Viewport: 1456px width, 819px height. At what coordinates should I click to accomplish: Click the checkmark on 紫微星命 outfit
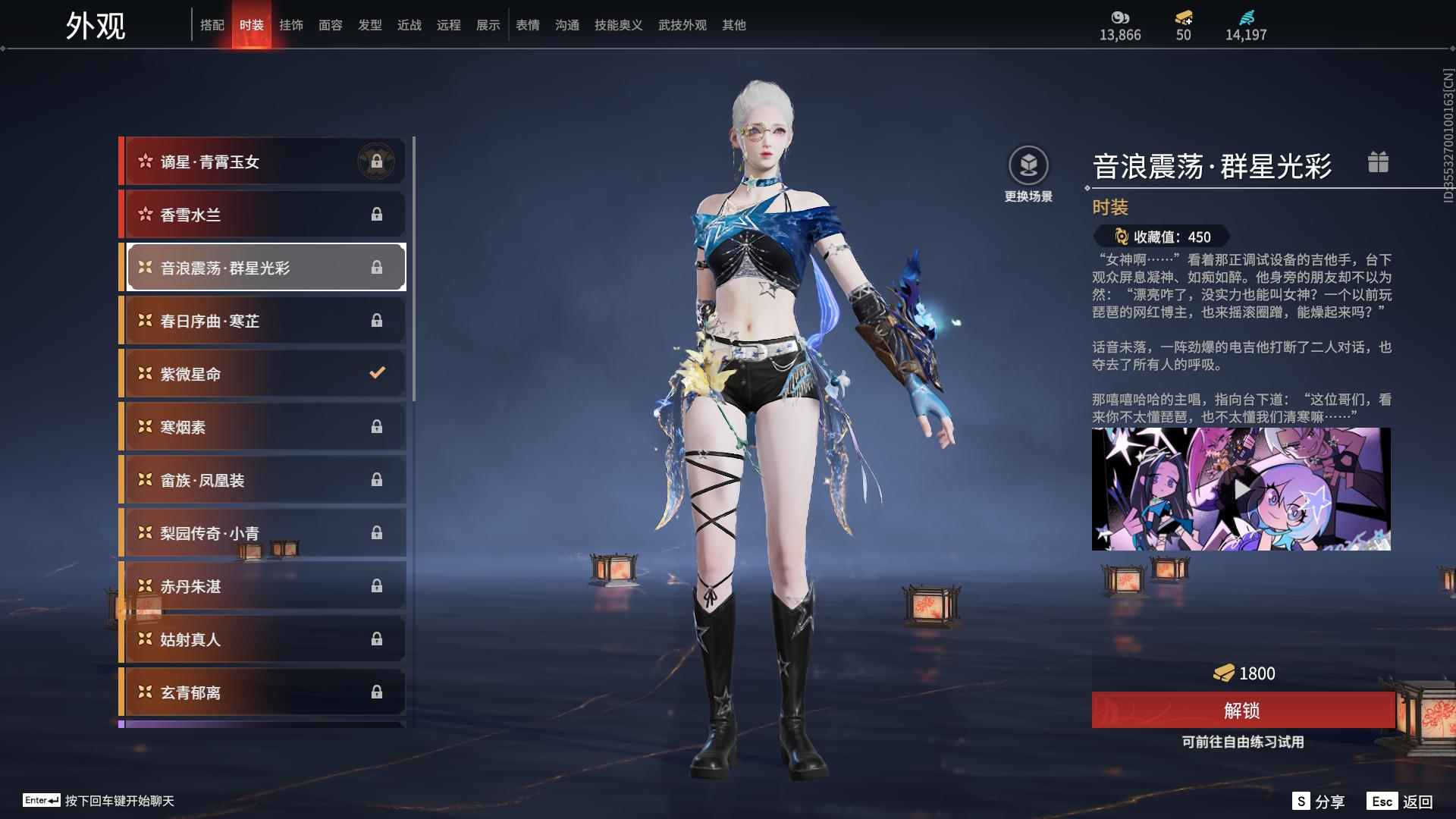click(378, 373)
